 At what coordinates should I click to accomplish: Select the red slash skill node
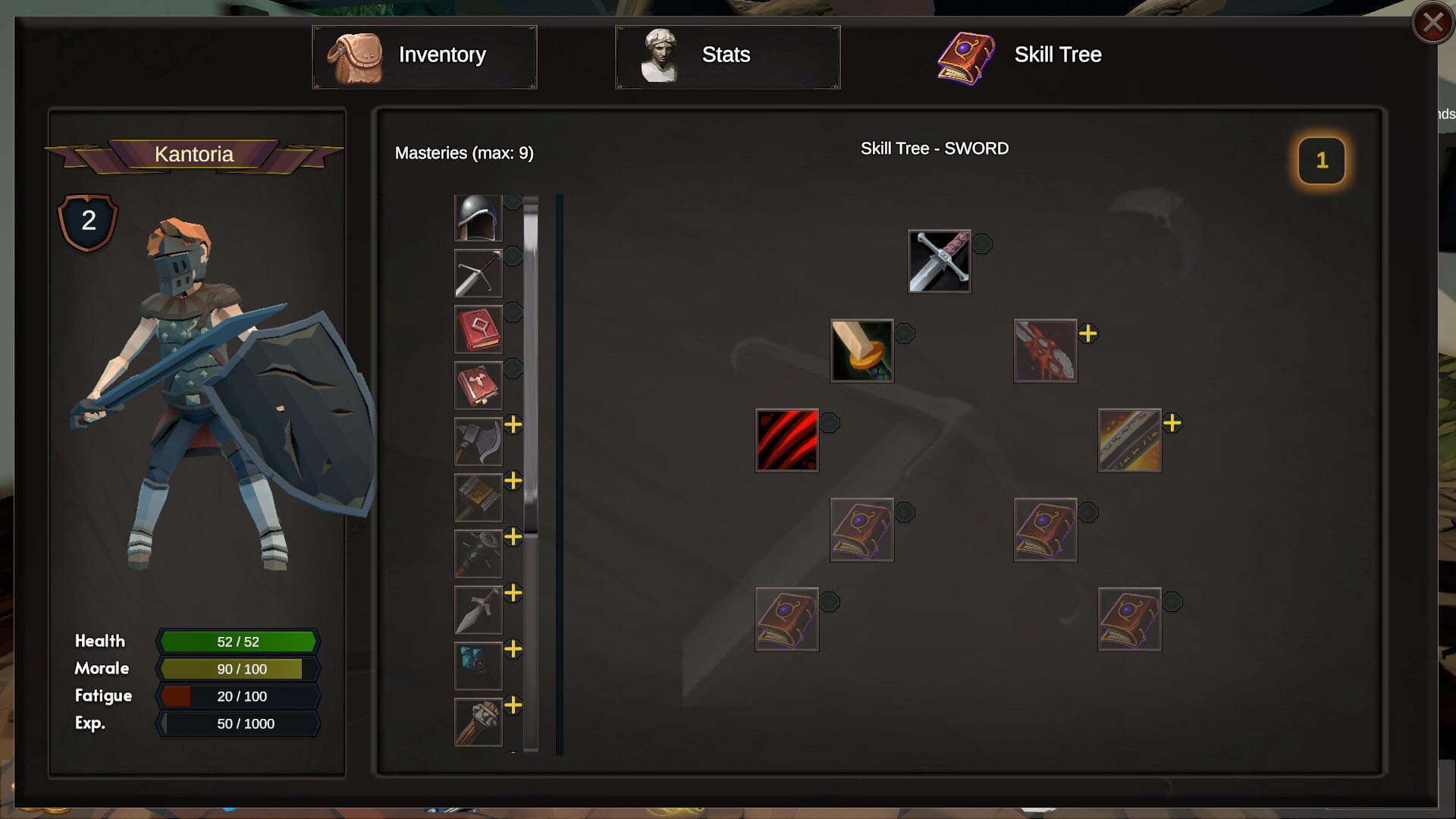coord(786,440)
